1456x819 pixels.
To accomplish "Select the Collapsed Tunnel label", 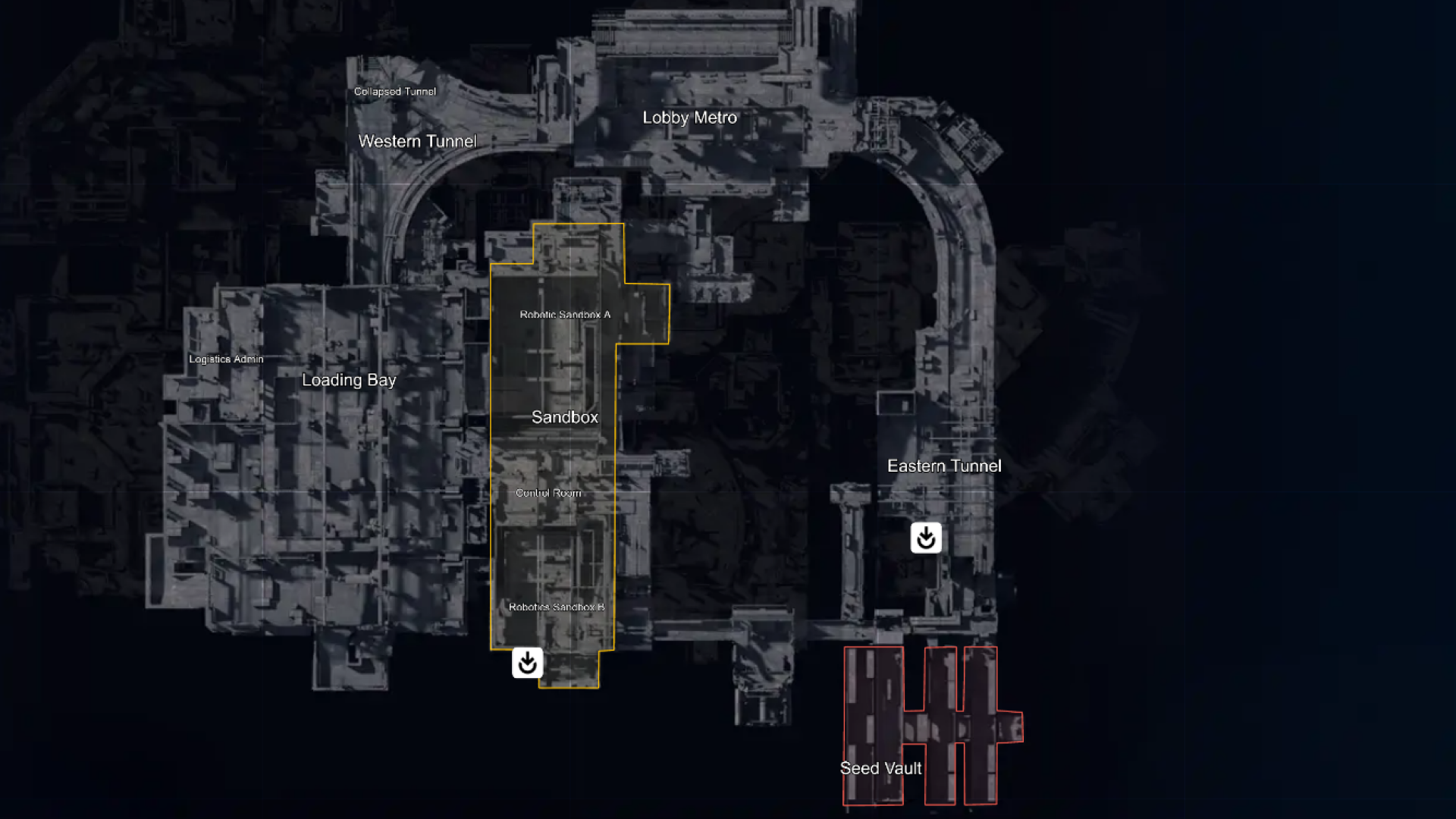I will [394, 91].
